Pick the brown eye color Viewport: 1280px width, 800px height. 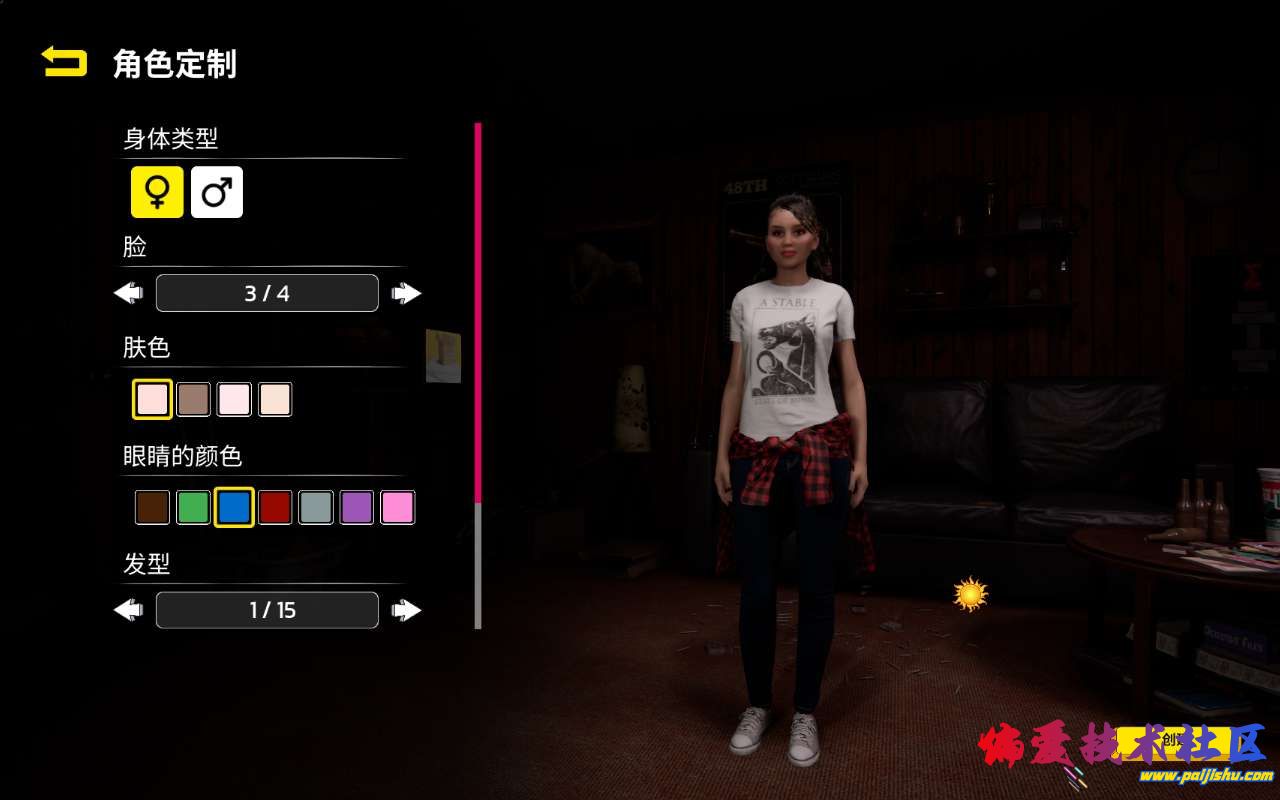tap(152, 508)
